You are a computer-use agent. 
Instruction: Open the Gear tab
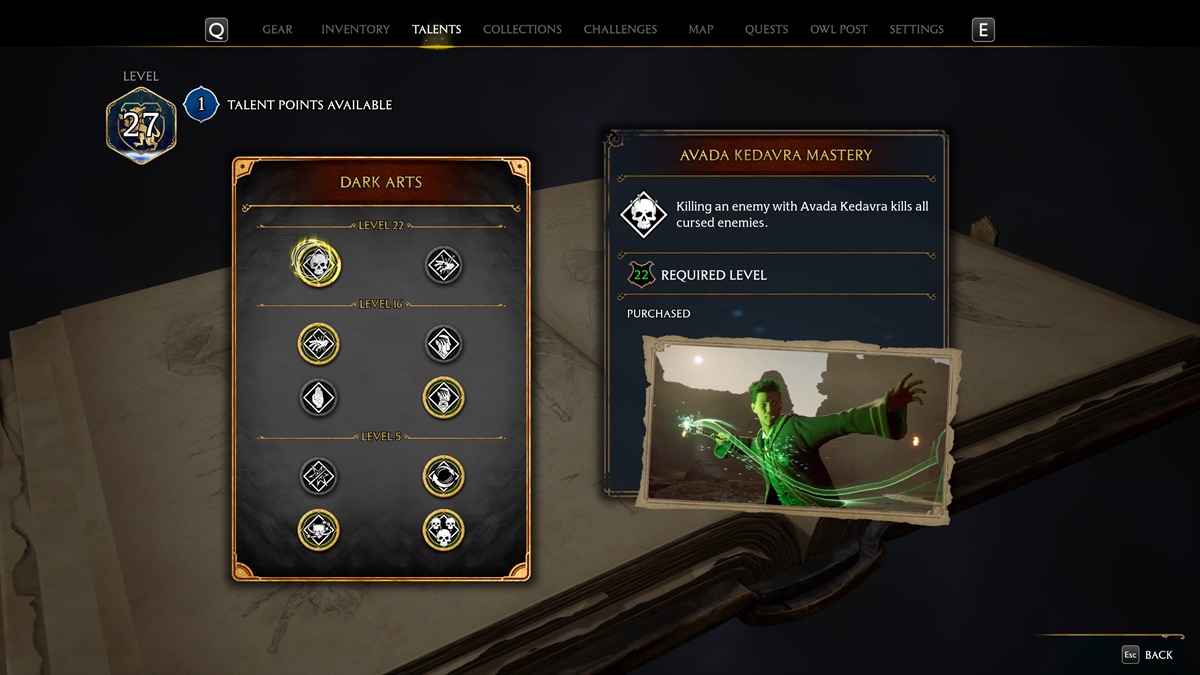pyautogui.click(x=277, y=30)
